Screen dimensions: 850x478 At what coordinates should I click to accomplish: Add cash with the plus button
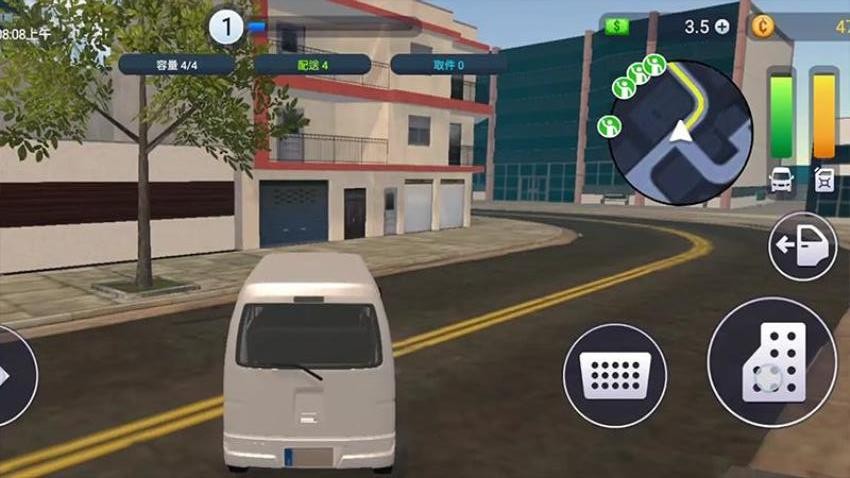[x=722, y=27]
